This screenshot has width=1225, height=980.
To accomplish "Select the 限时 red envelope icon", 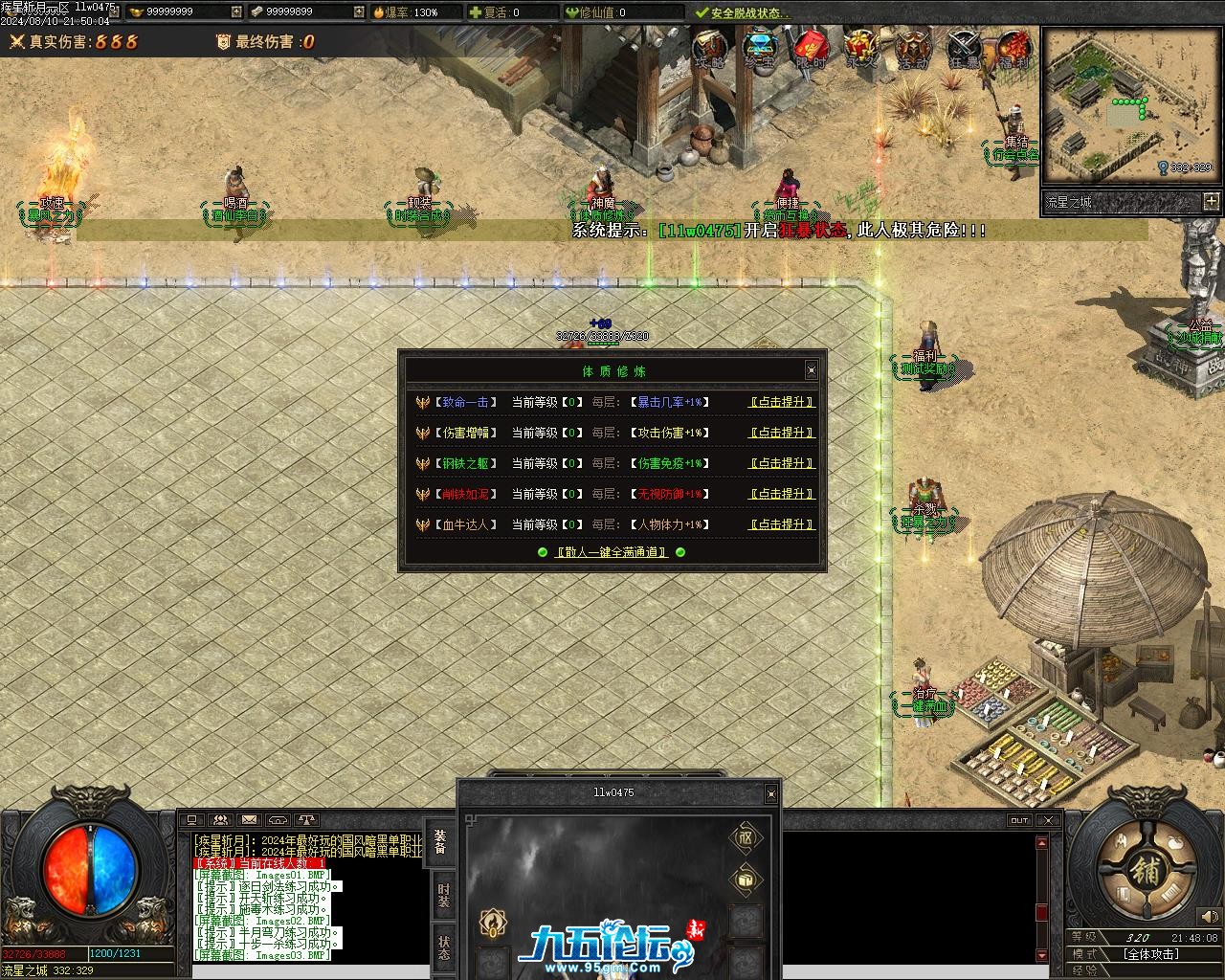I will [811, 48].
